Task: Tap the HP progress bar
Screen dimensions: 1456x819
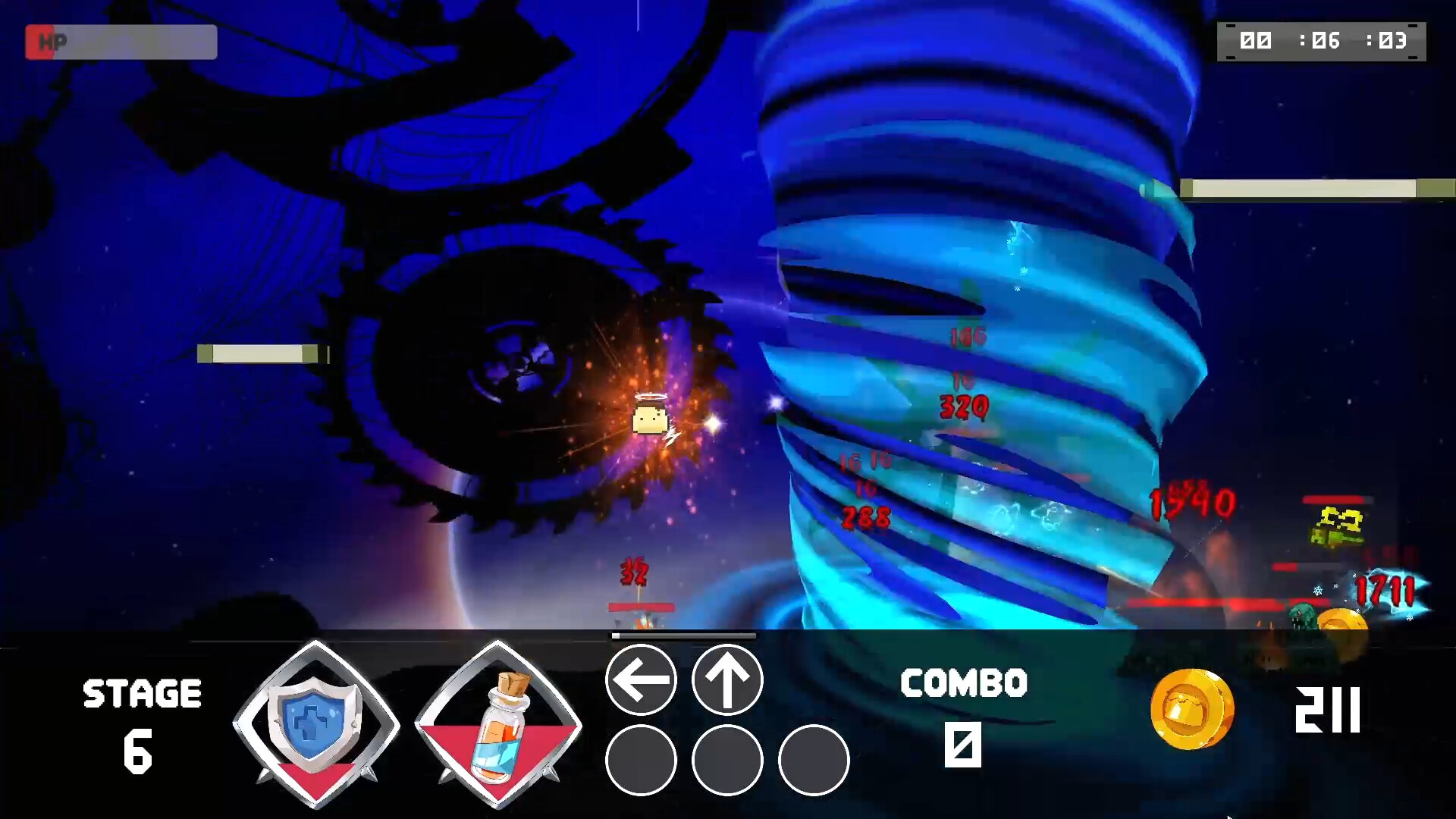Action: pyautogui.click(x=133, y=42)
